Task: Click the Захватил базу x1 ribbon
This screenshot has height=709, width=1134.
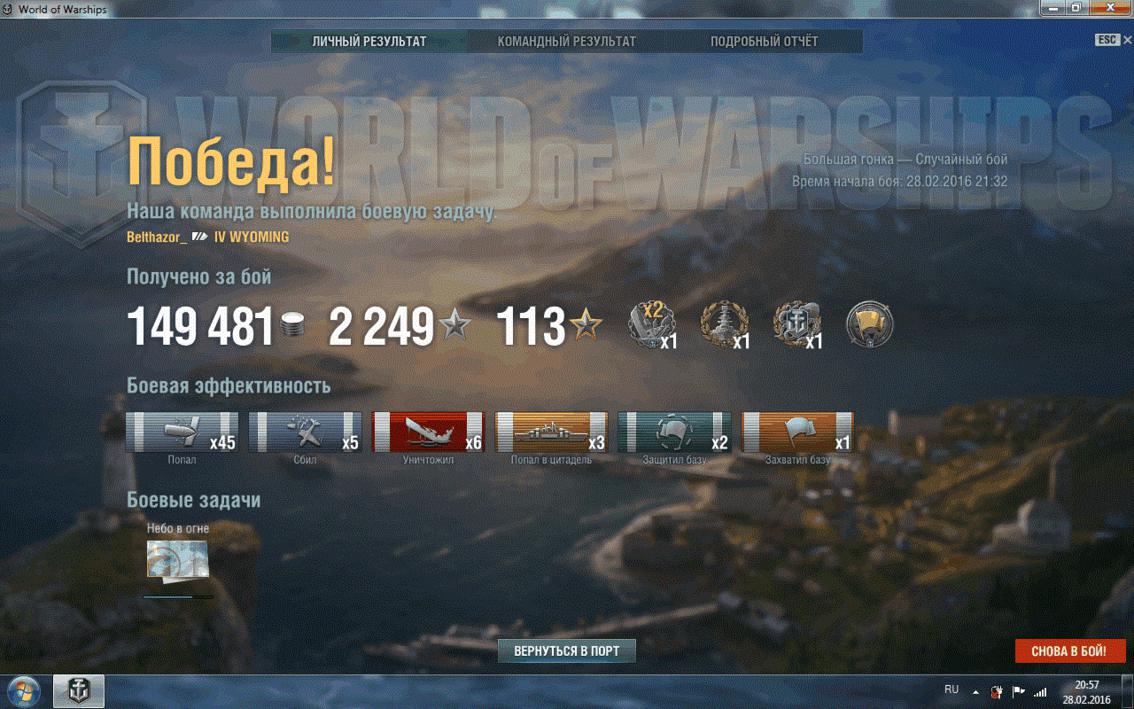Action: click(797, 432)
